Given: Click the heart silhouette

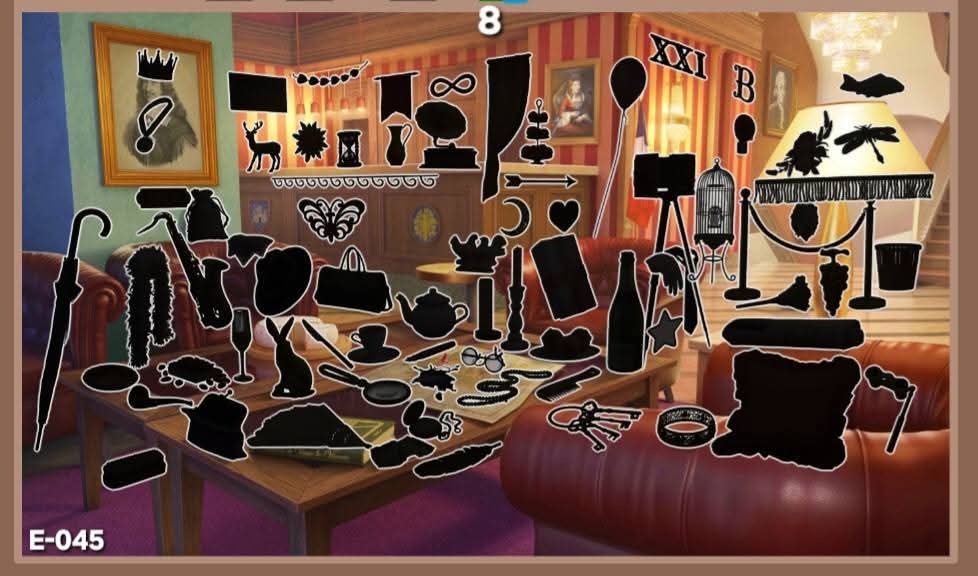Looking at the screenshot, I should pyautogui.click(x=565, y=215).
